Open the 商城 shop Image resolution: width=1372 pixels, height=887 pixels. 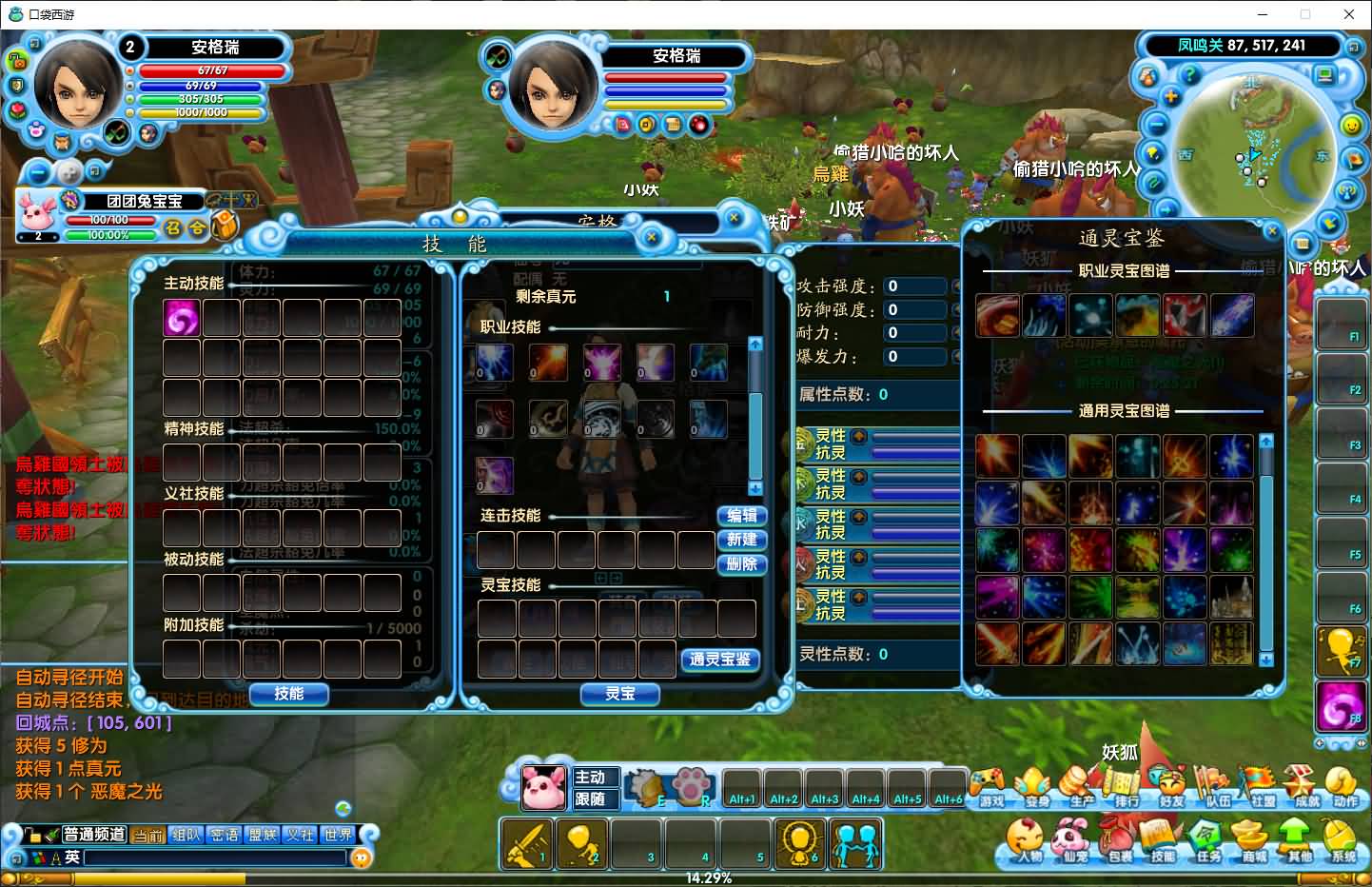[x=1254, y=842]
